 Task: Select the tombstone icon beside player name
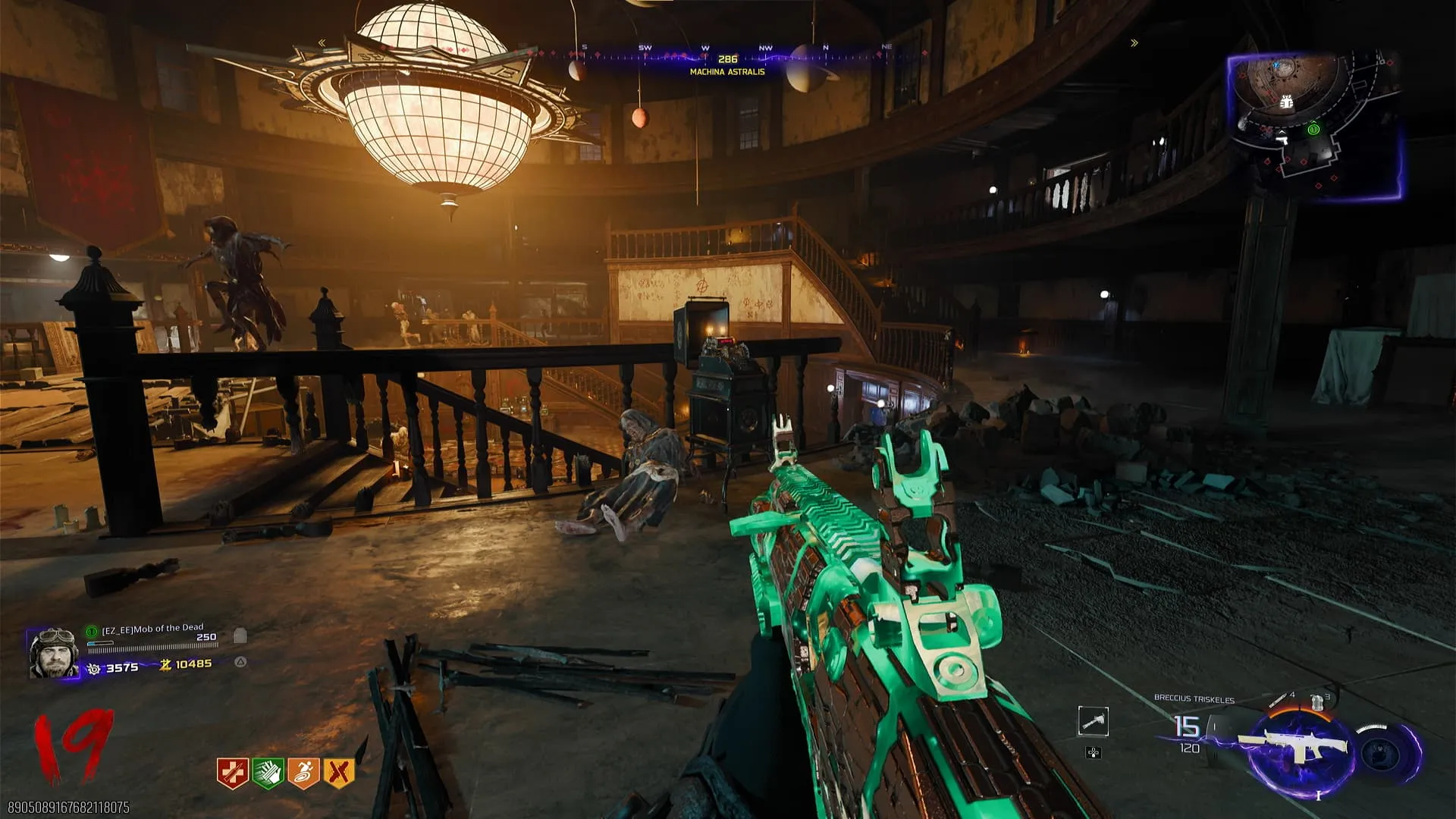[240, 635]
